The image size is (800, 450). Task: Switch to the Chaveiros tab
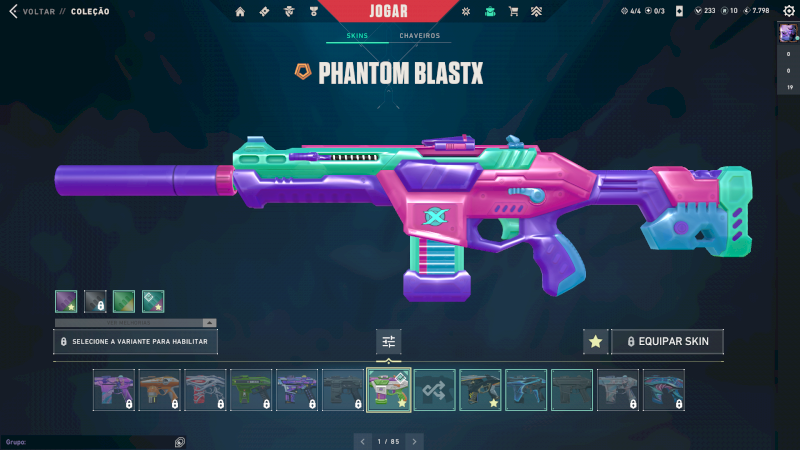pyautogui.click(x=419, y=36)
